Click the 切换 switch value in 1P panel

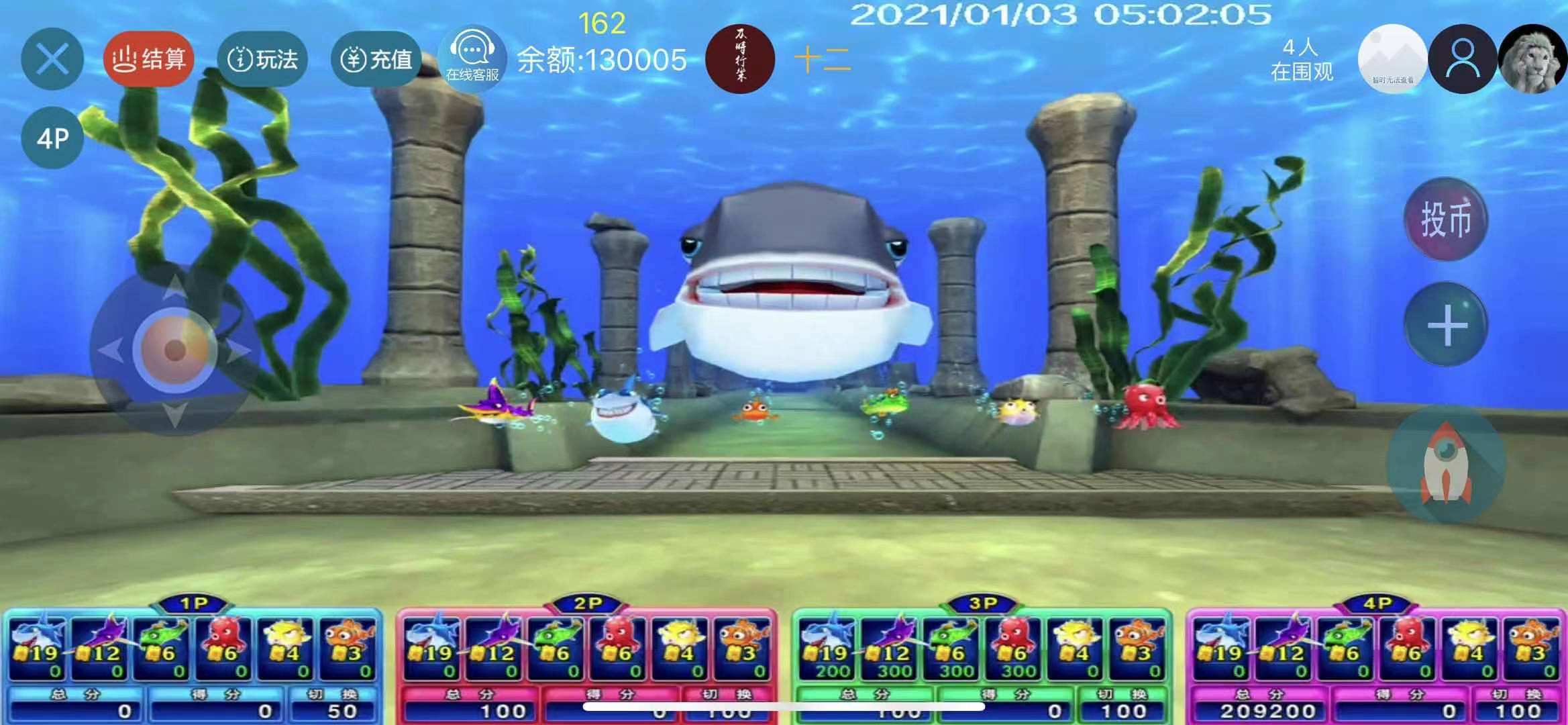334,710
